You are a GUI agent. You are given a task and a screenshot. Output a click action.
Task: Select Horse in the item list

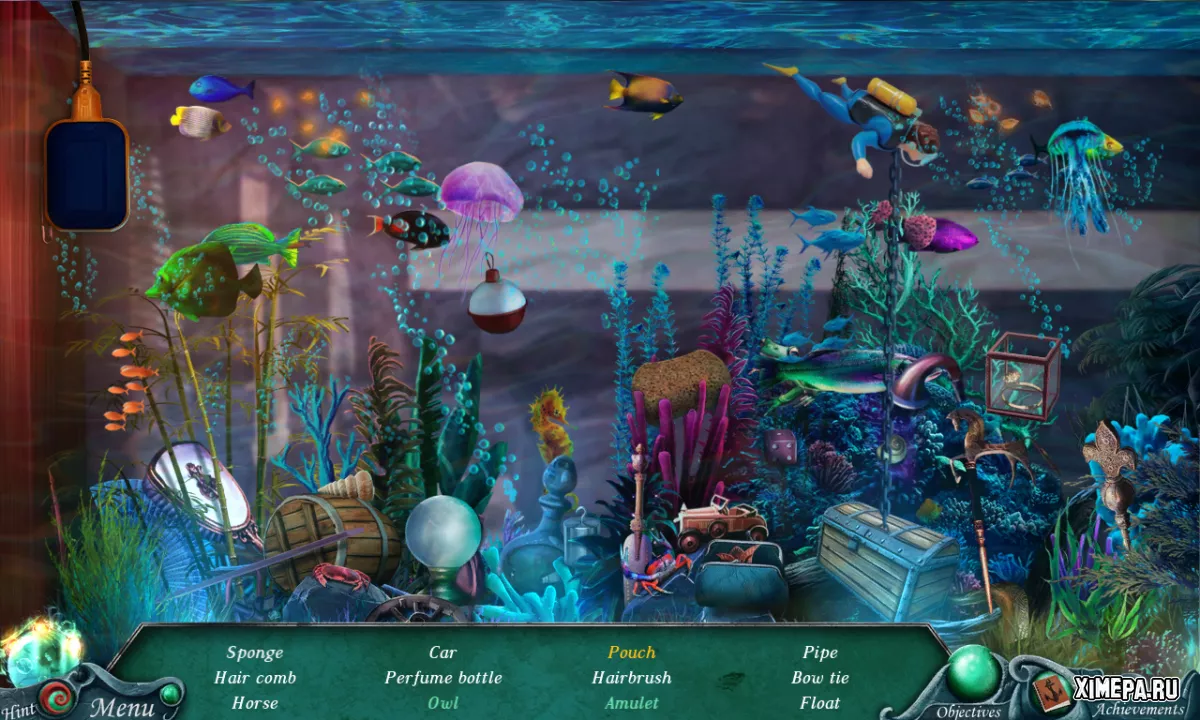tap(255, 702)
